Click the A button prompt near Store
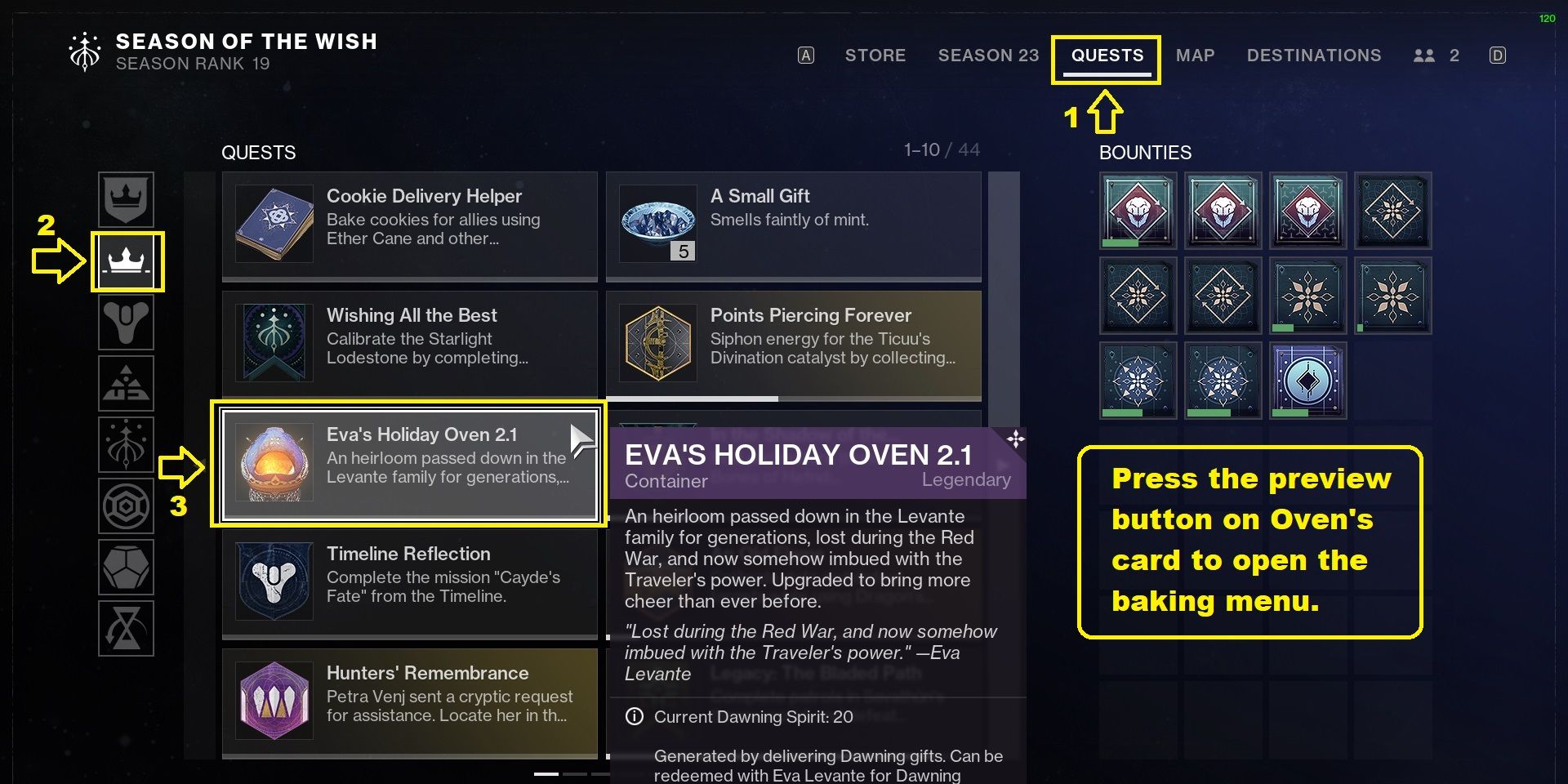The height and width of the screenshot is (784, 1568). 806,54
